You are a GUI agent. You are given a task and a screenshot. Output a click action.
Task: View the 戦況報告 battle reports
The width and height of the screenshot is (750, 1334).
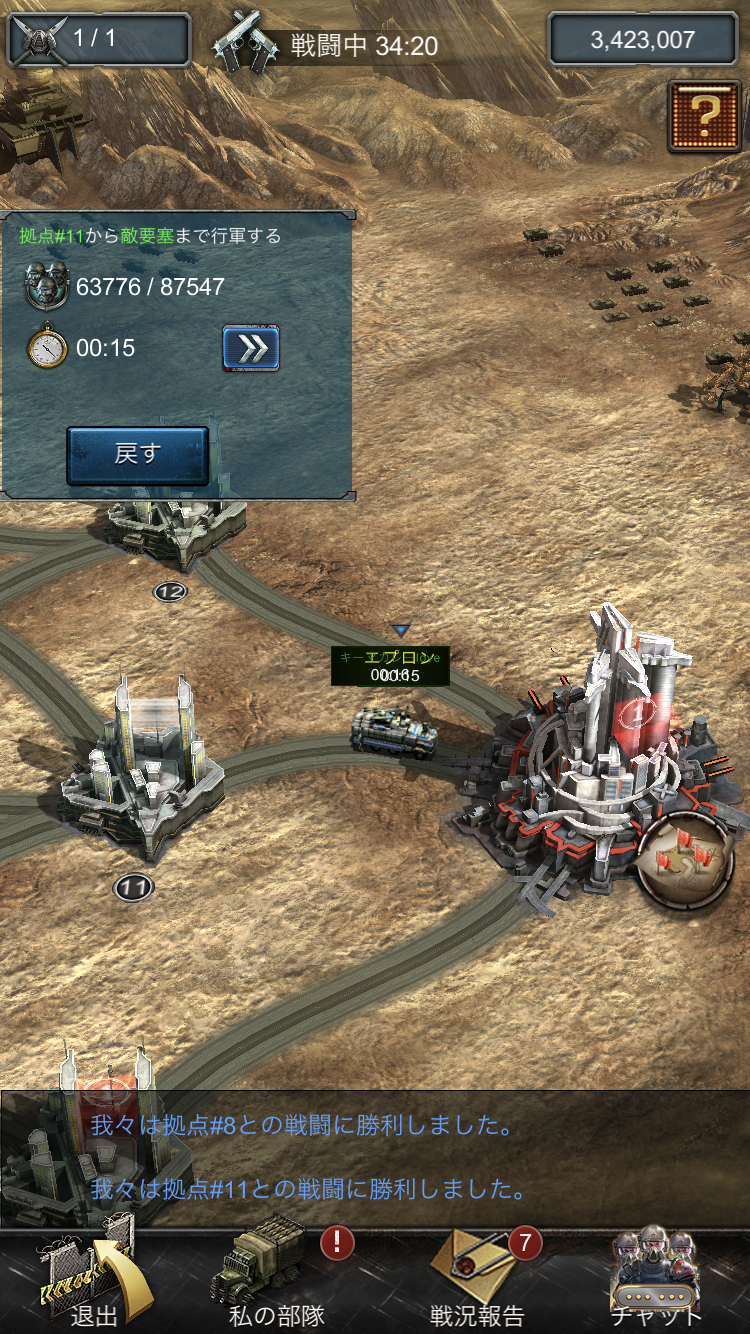(x=477, y=1278)
